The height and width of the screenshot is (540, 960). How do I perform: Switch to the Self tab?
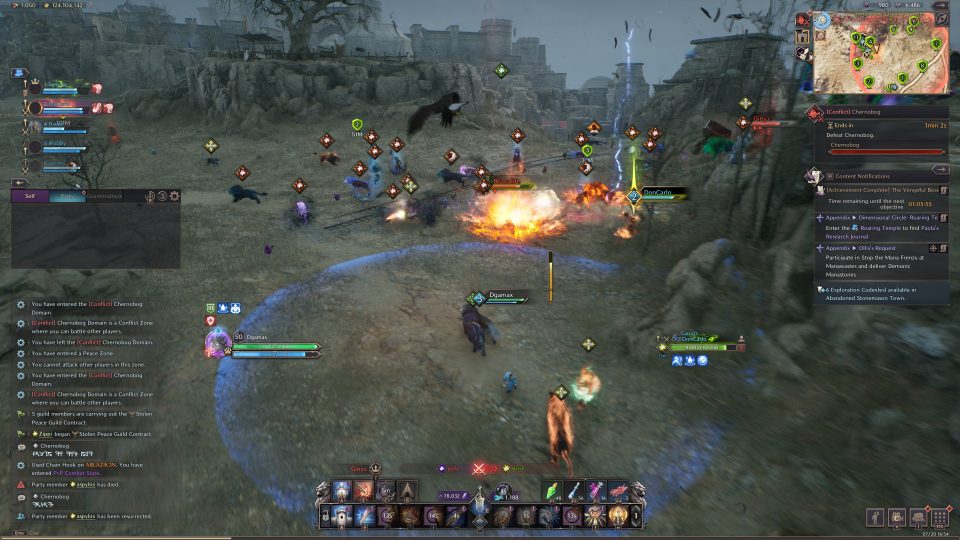30,196
